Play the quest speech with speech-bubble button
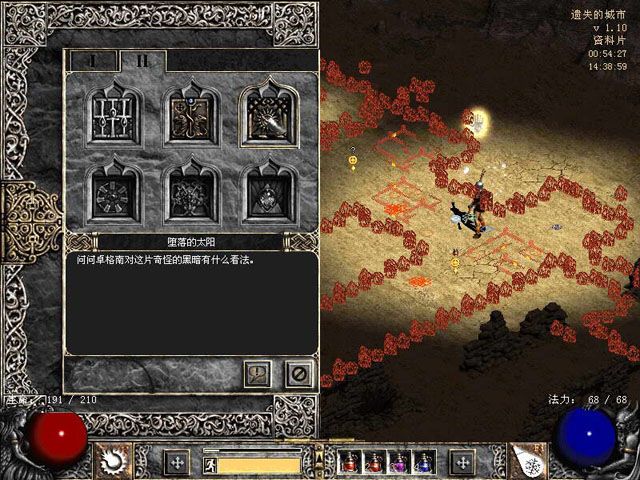The height and width of the screenshot is (480, 640). pyautogui.click(x=257, y=373)
